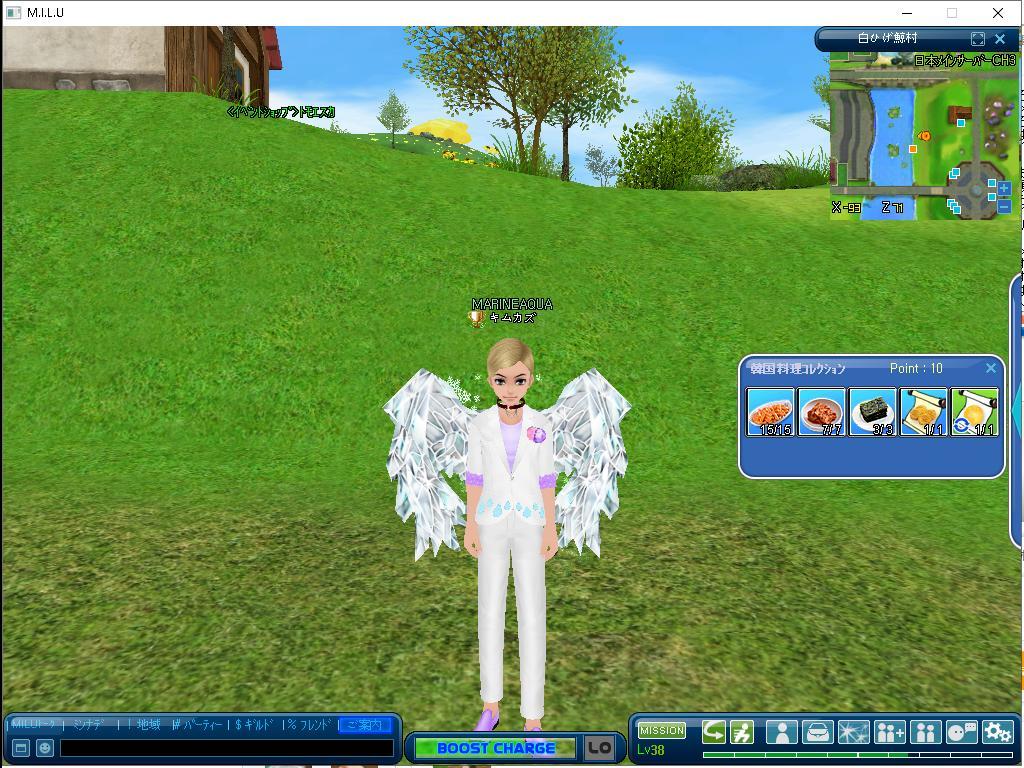This screenshot has width=1024, height=768.
Task: Open the bag inventory icon
Action: click(817, 732)
